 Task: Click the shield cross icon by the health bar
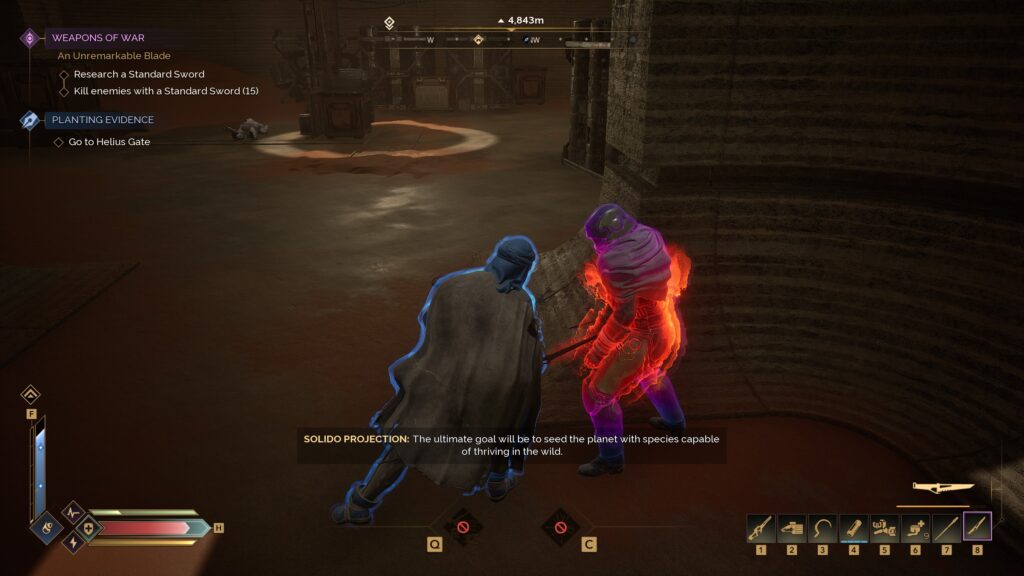pos(88,528)
